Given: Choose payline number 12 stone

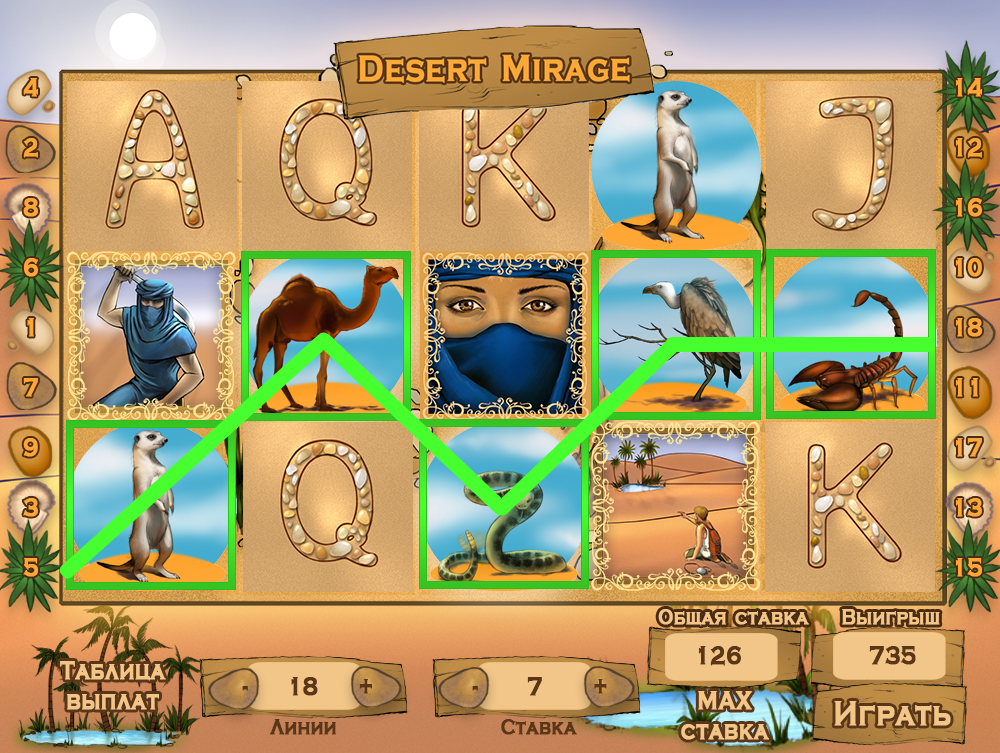Looking at the screenshot, I should (969, 148).
